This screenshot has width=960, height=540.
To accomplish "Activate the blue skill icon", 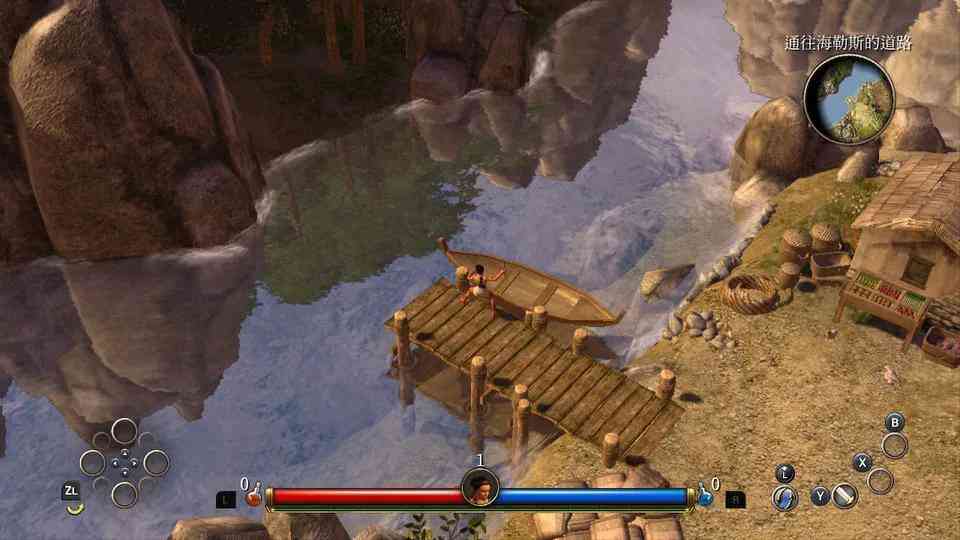I will 785,497.
